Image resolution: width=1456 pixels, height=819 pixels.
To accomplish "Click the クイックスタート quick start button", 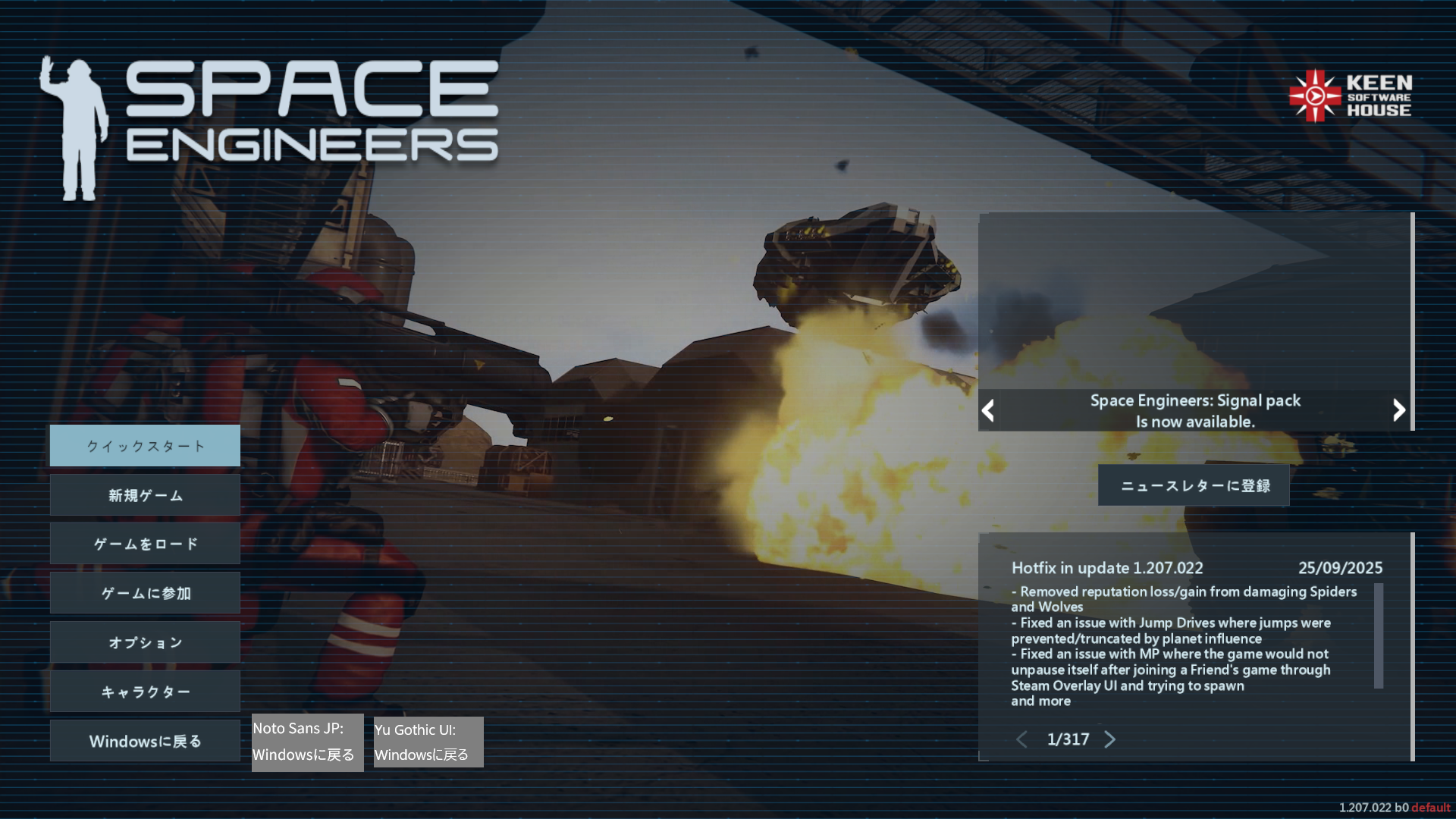I will tap(145, 446).
